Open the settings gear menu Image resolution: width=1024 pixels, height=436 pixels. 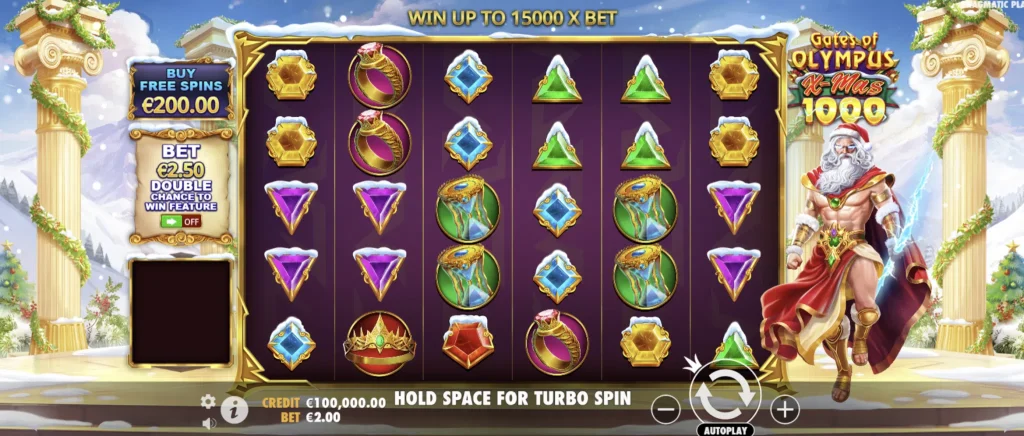[x=208, y=401]
